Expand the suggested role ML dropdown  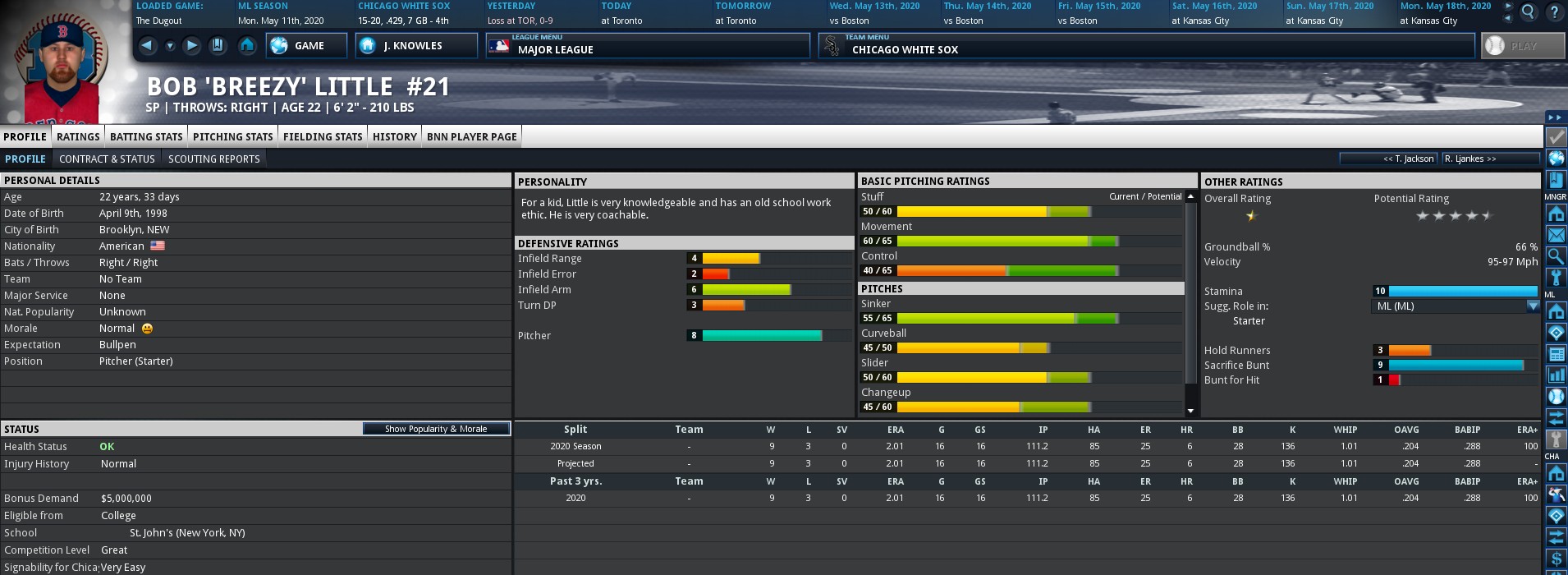(1532, 306)
